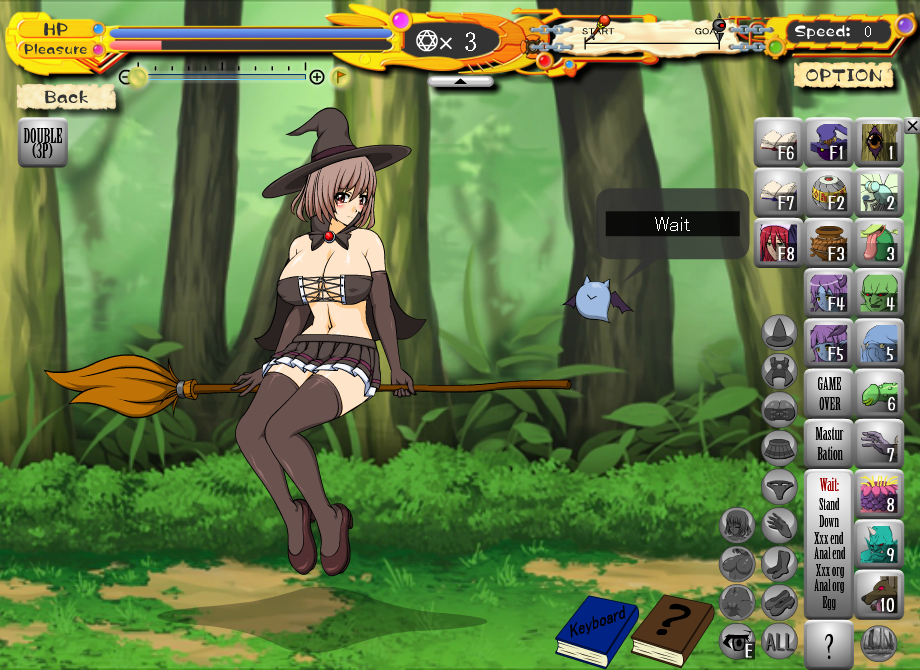920x670 pixels.
Task: Click the zoom minus button
Action: tap(126, 77)
